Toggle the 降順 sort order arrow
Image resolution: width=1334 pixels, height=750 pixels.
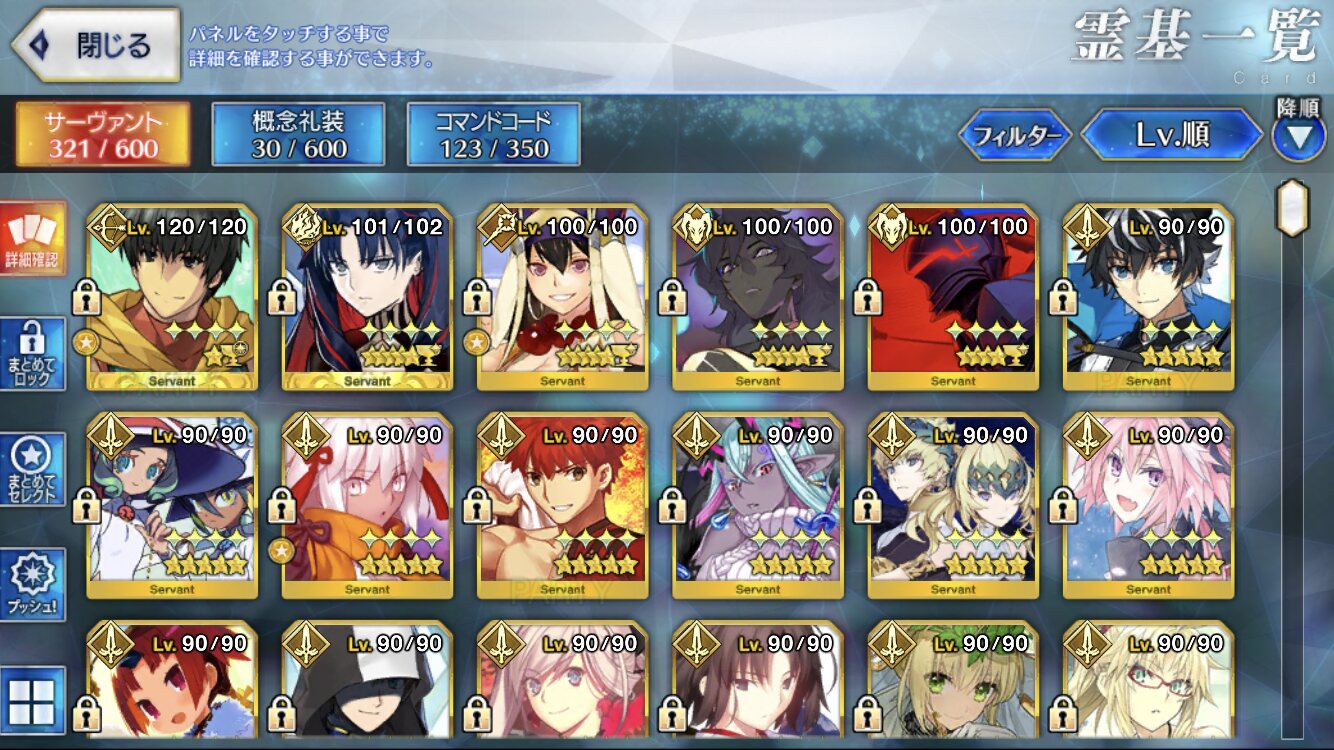coord(1298,136)
